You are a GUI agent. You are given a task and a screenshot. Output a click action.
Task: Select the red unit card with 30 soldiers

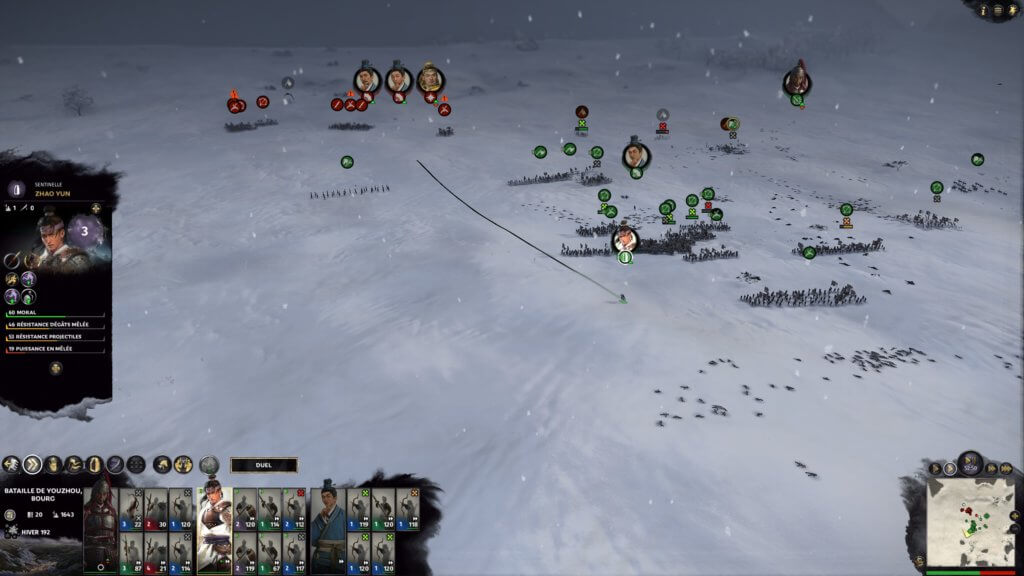(x=155, y=509)
